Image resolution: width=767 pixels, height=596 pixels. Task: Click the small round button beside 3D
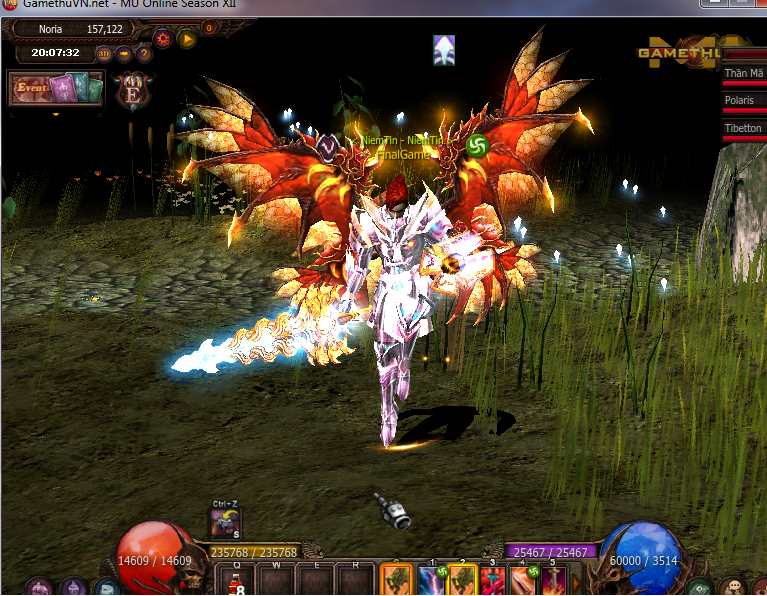point(124,53)
